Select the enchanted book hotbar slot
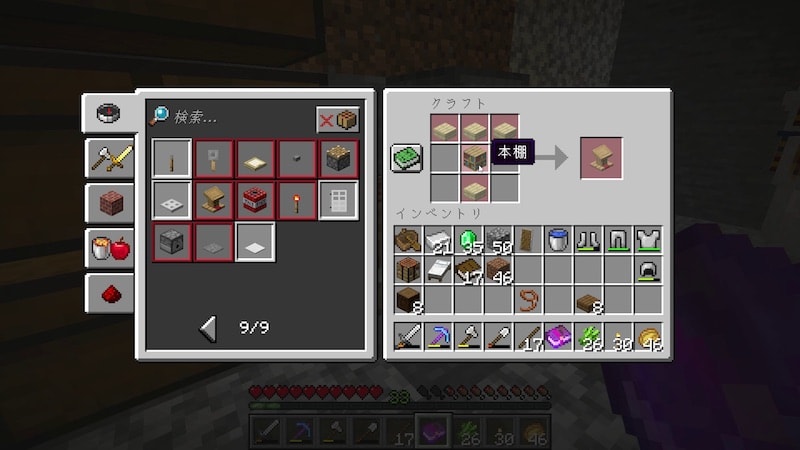The width and height of the screenshot is (800, 450). (x=558, y=336)
